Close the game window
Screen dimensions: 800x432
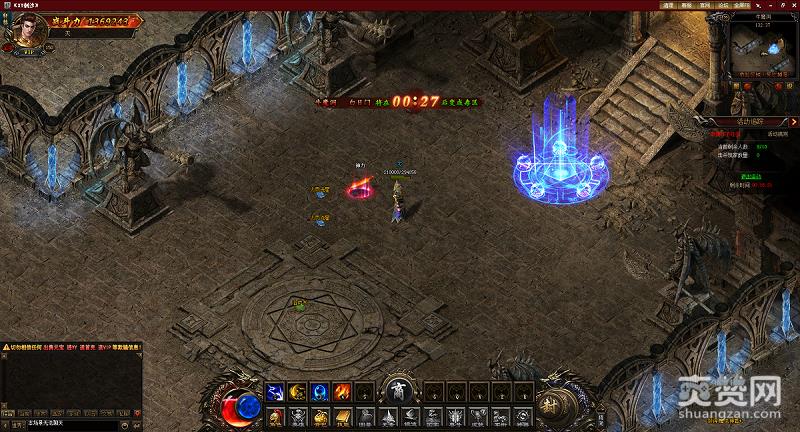793,5
